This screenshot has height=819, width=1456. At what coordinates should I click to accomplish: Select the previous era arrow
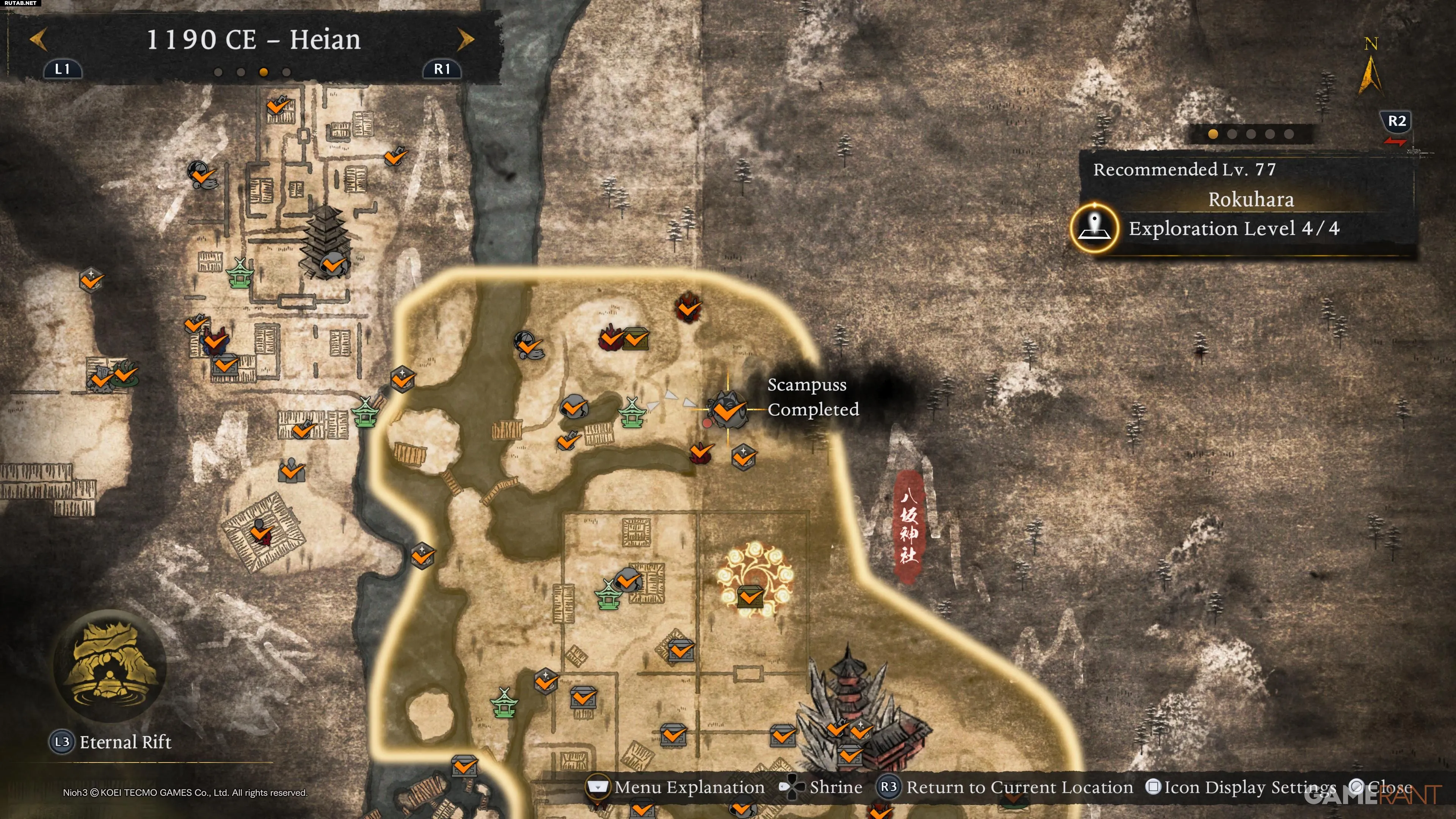38,39
